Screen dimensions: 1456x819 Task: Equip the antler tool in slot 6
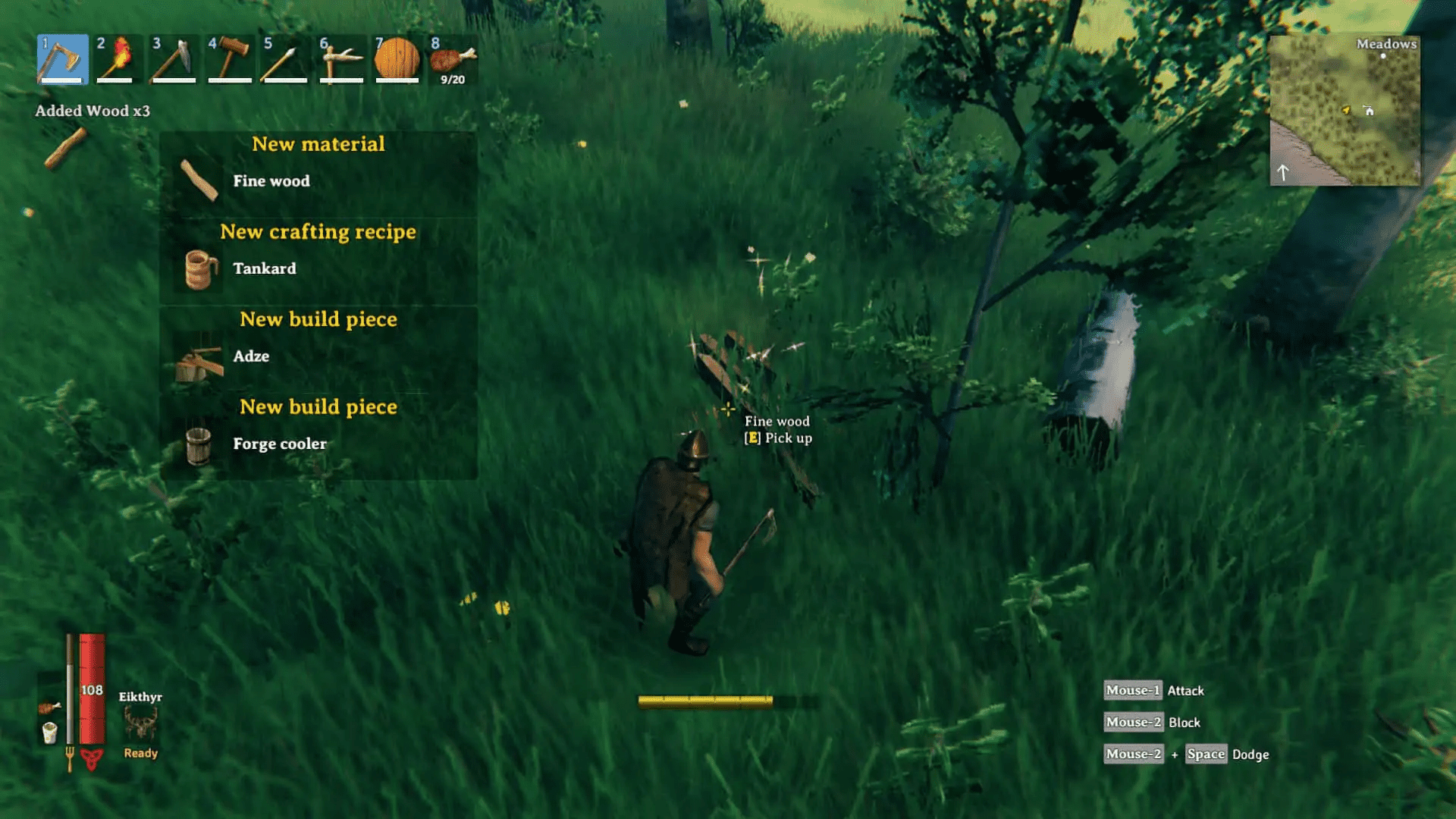(x=342, y=59)
